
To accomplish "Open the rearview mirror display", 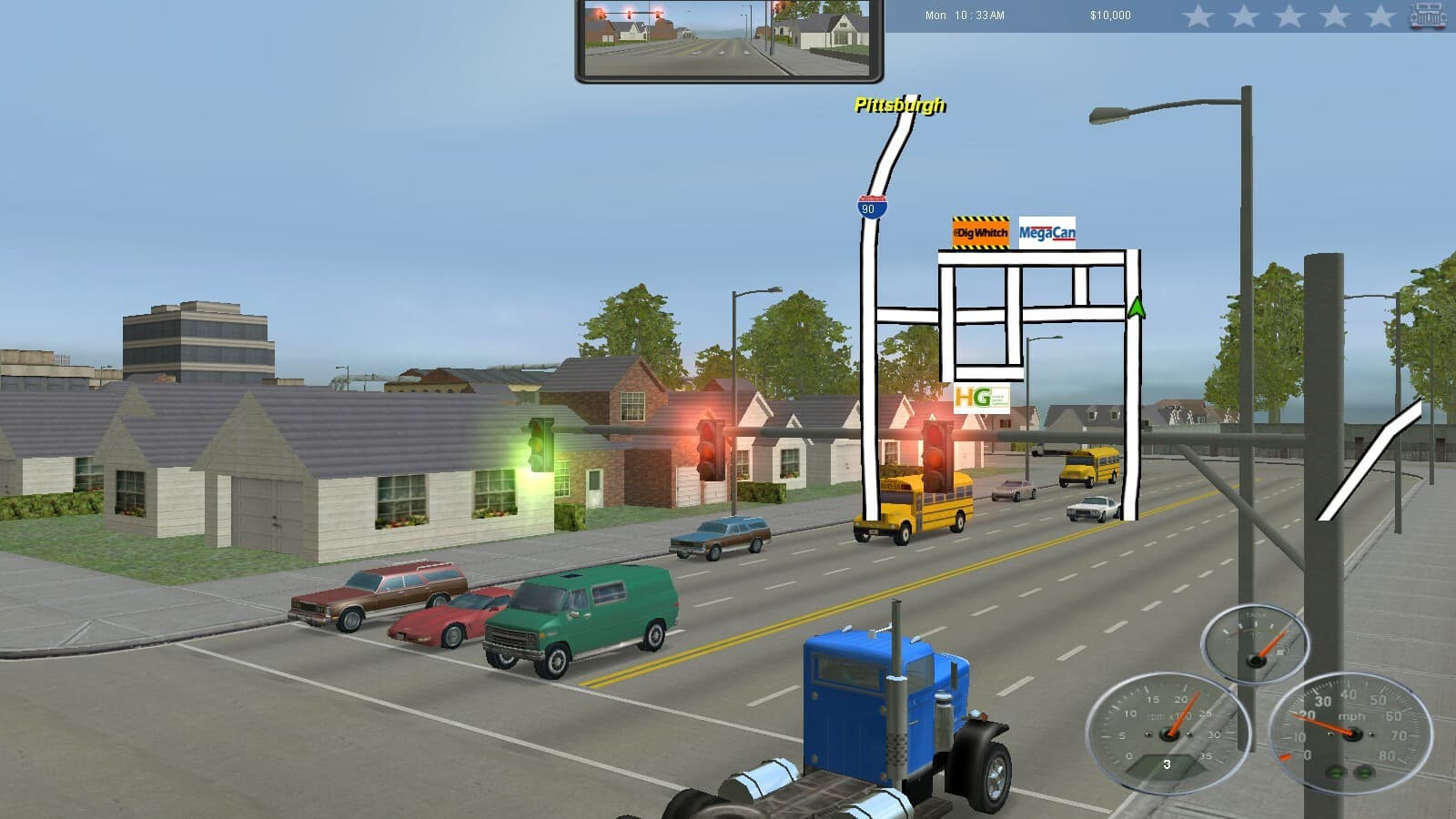I will click(x=728, y=38).
